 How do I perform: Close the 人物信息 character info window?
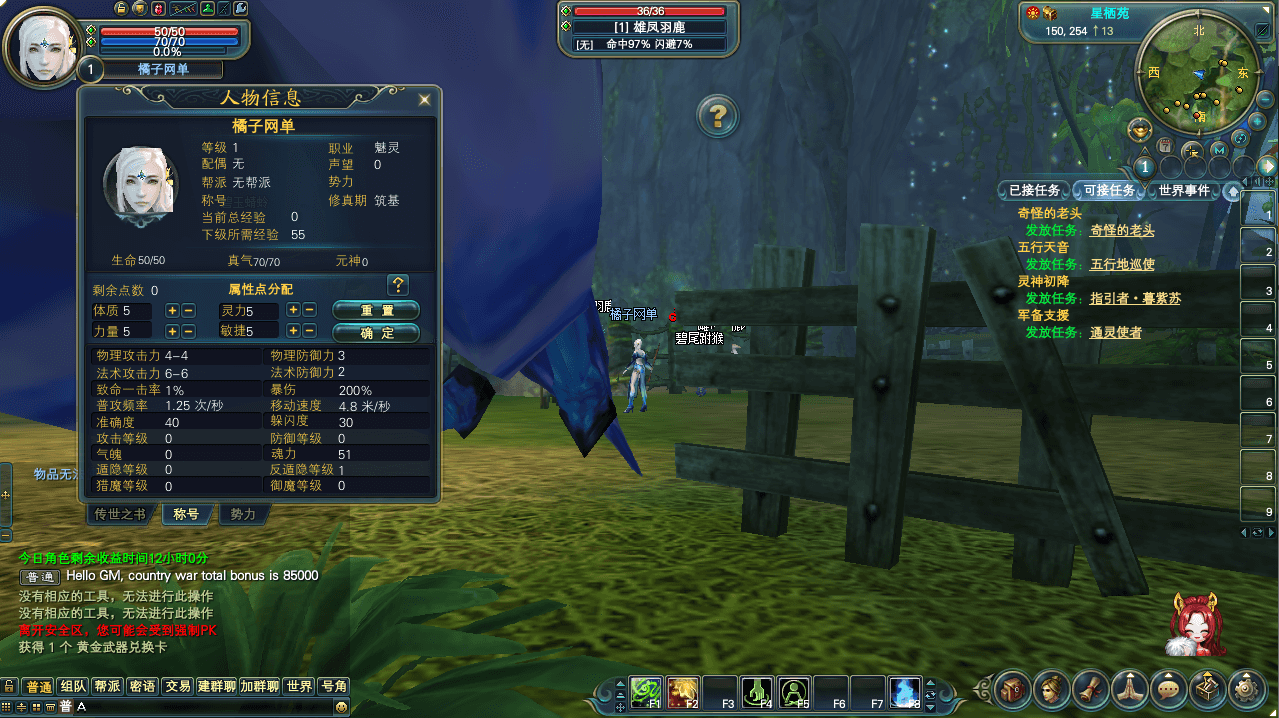[x=425, y=99]
